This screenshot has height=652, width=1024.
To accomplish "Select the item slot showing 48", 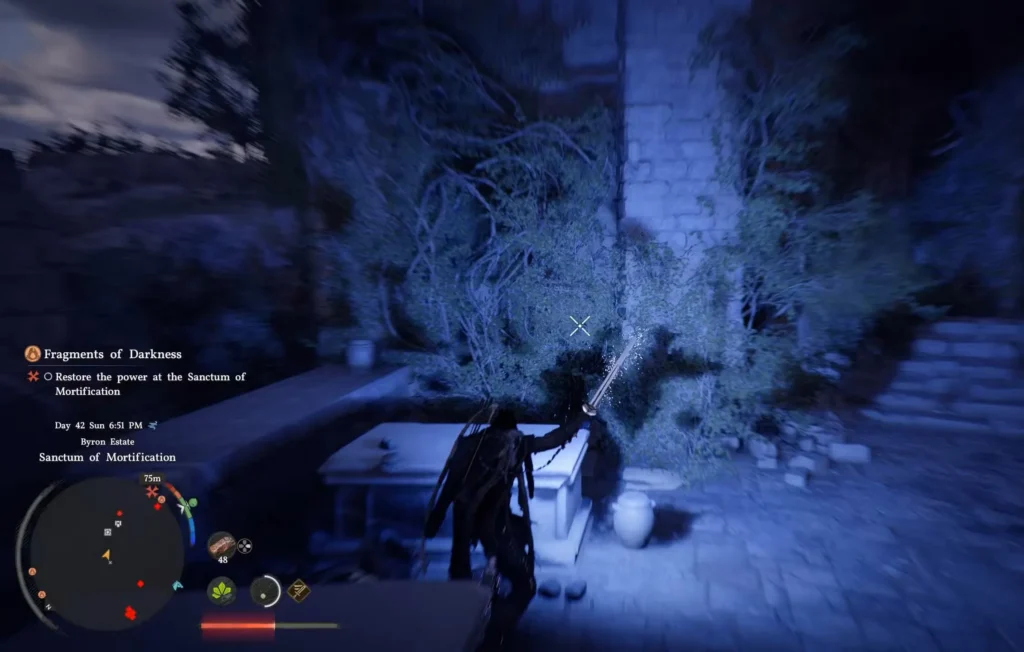I will click(x=222, y=546).
